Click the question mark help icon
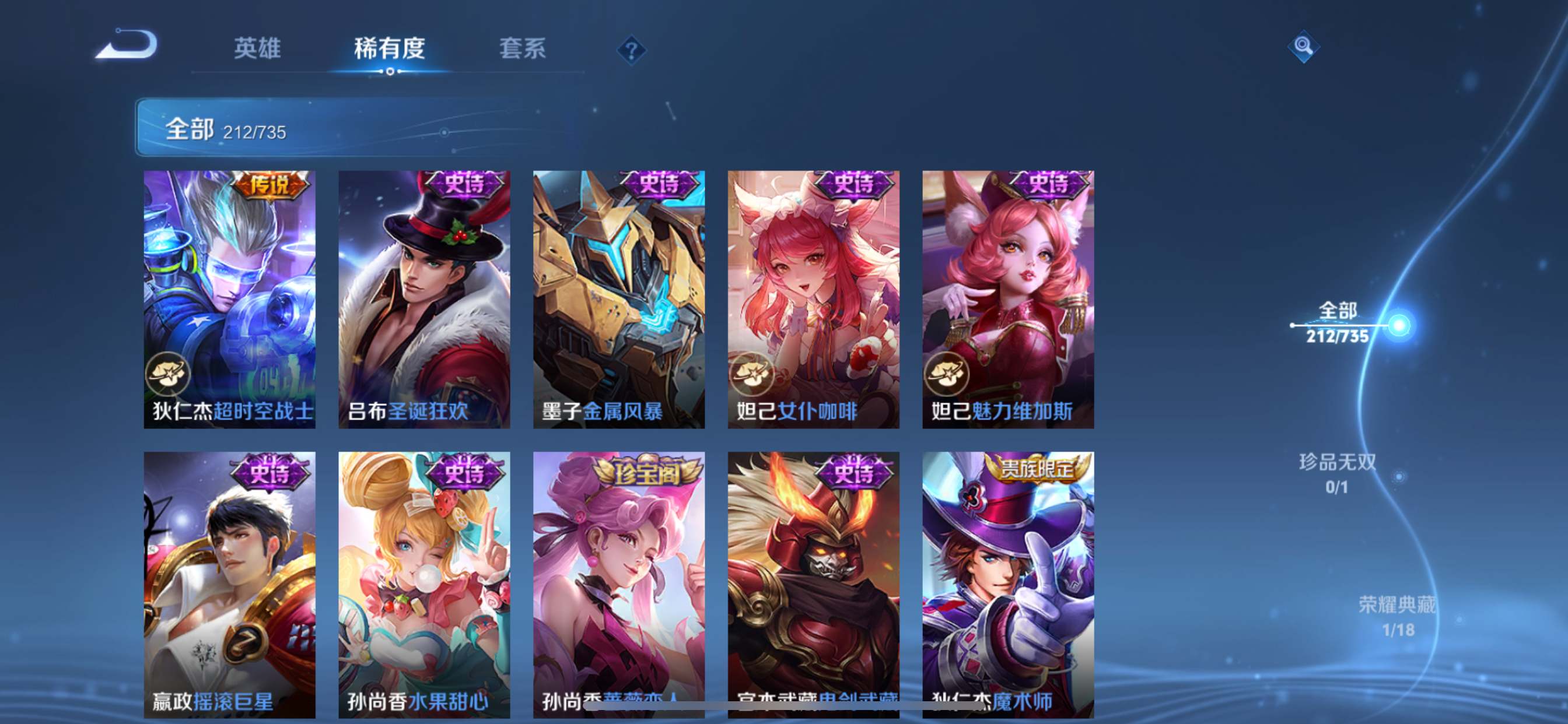This screenshot has width=1568, height=724. pyautogui.click(x=631, y=51)
